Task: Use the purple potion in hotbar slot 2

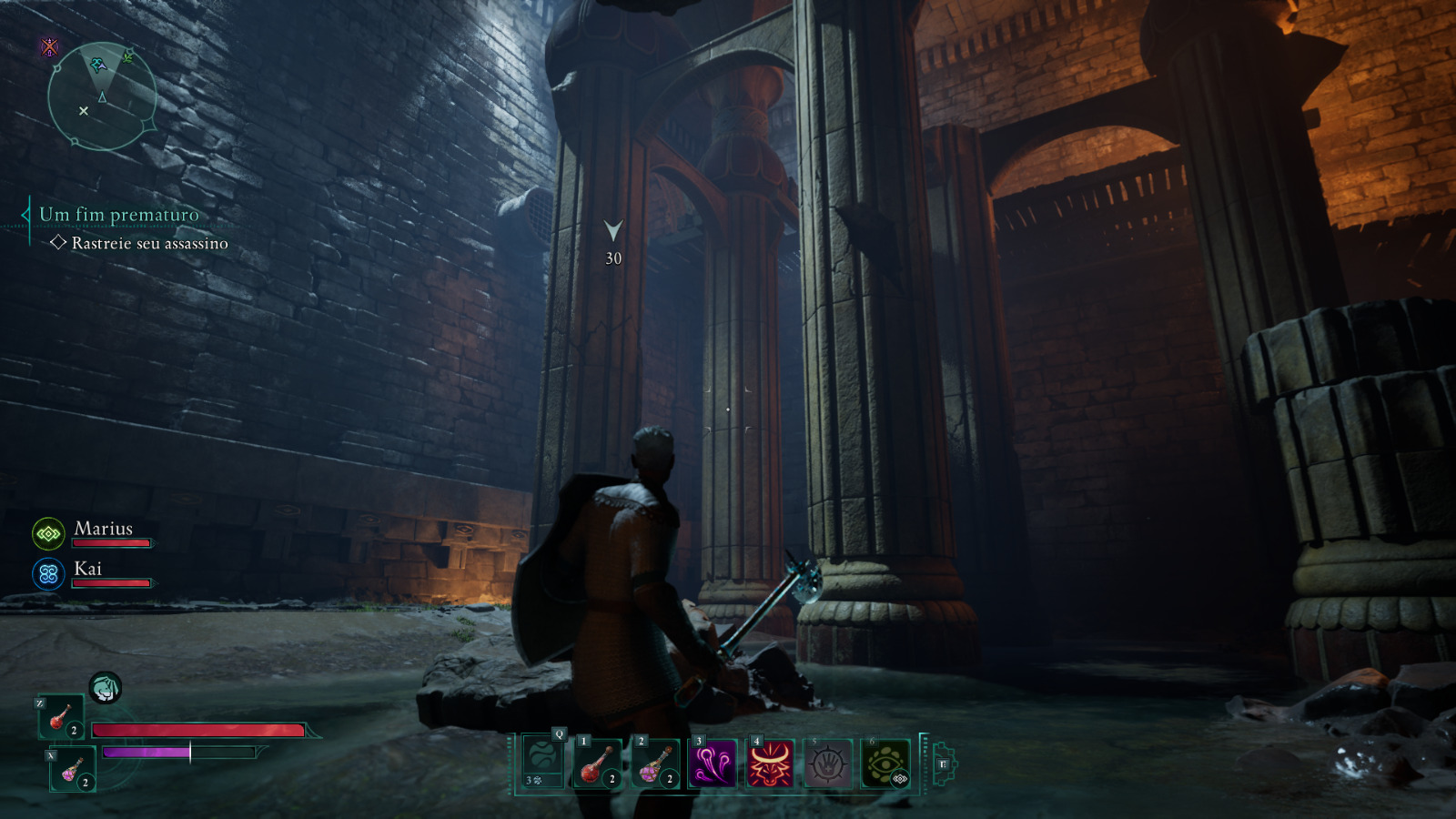Action: pos(655,763)
